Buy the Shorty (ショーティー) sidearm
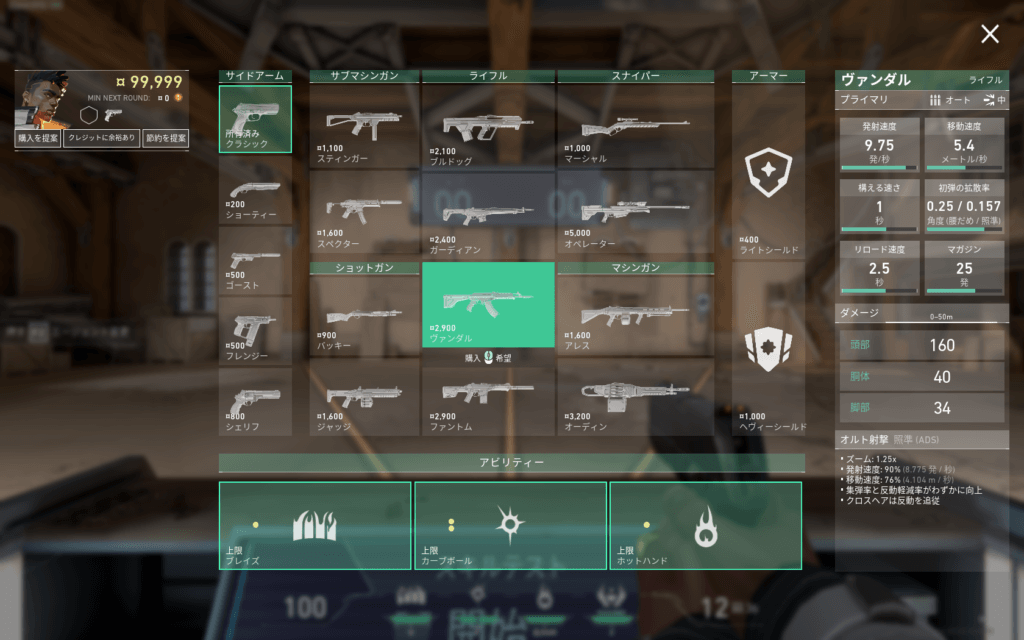1024x640 pixels. pyautogui.click(x=255, y=190)
